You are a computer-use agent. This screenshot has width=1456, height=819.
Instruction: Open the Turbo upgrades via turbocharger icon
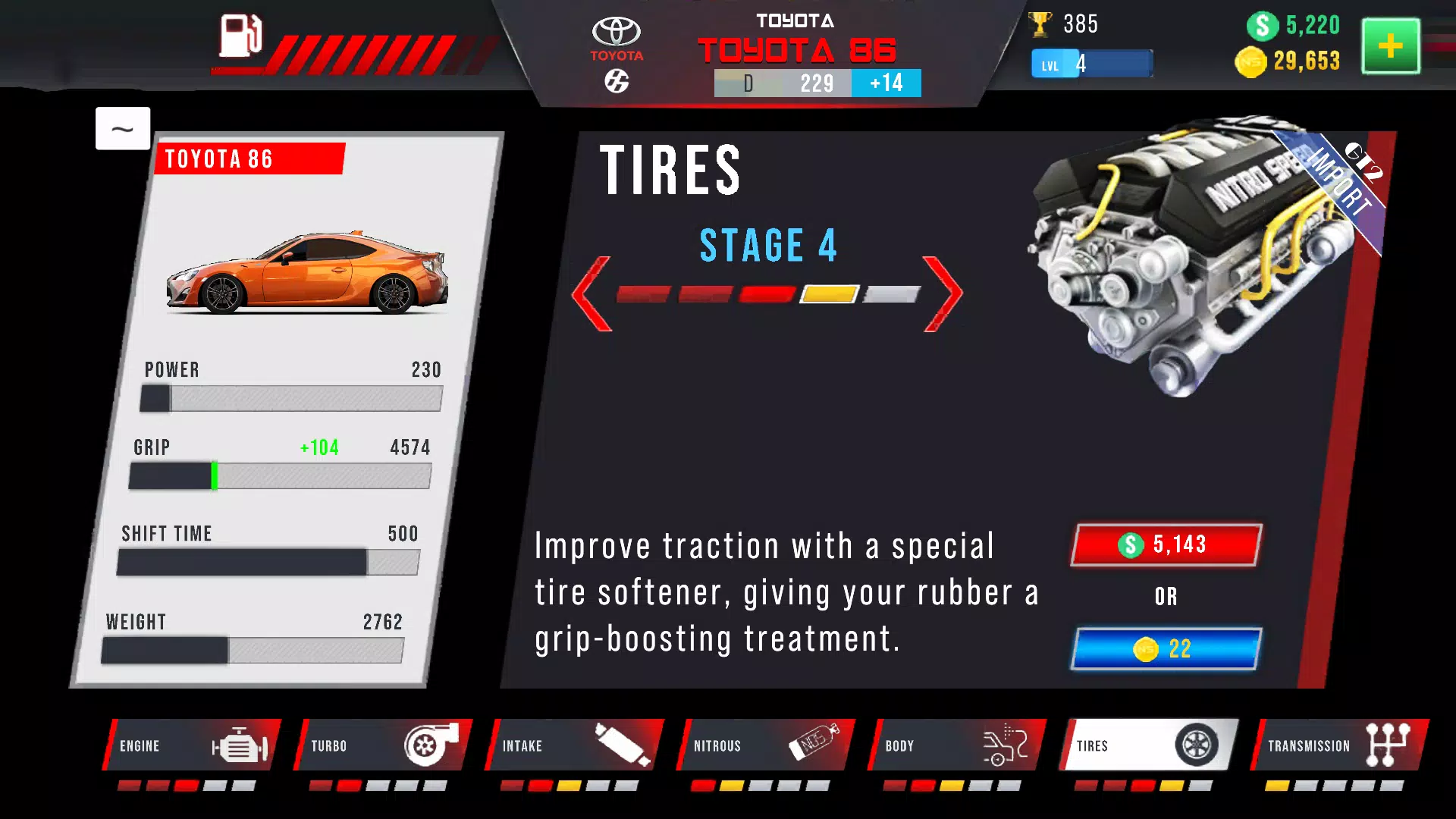pos(431,745)
